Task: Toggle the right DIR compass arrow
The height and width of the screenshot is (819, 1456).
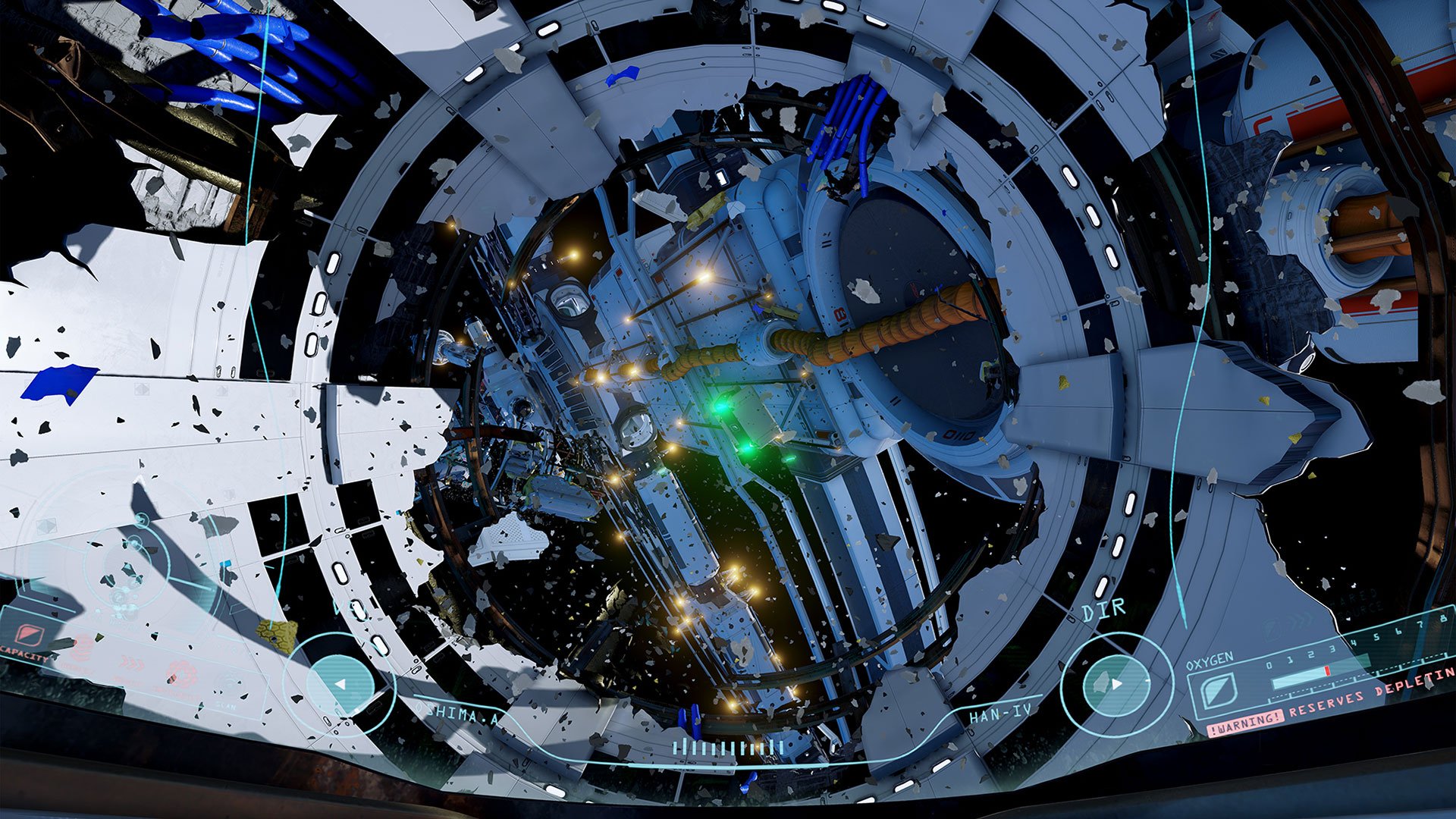Action: 1117,684
